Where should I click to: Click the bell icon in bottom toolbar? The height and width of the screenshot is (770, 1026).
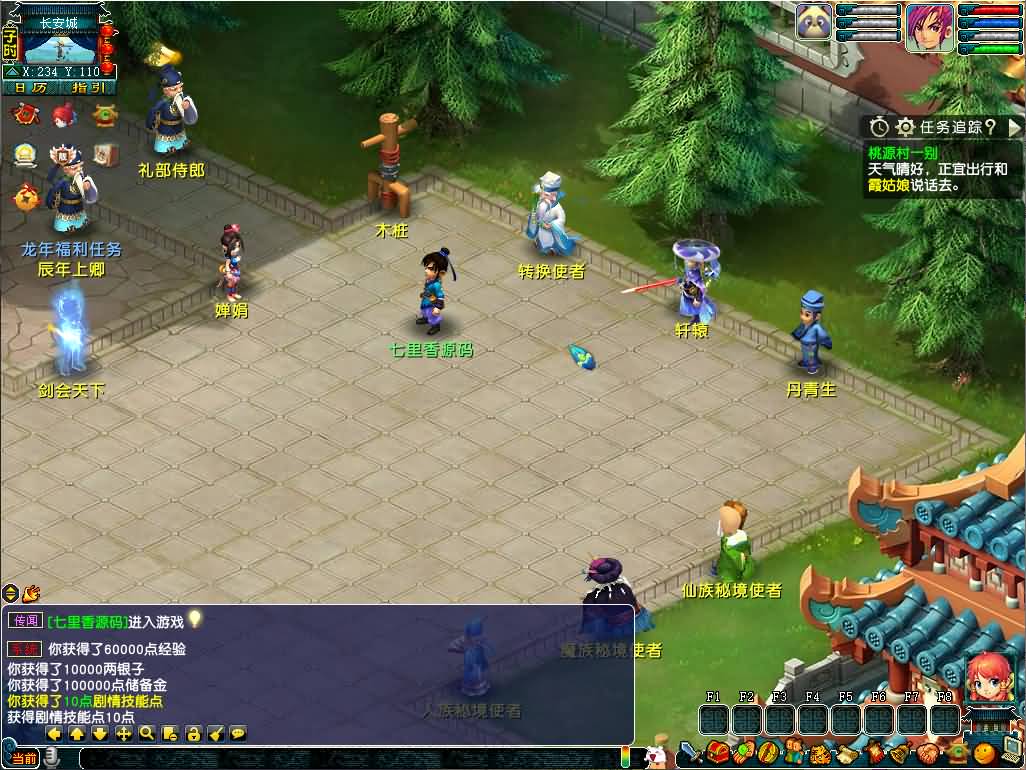point(900,752)
